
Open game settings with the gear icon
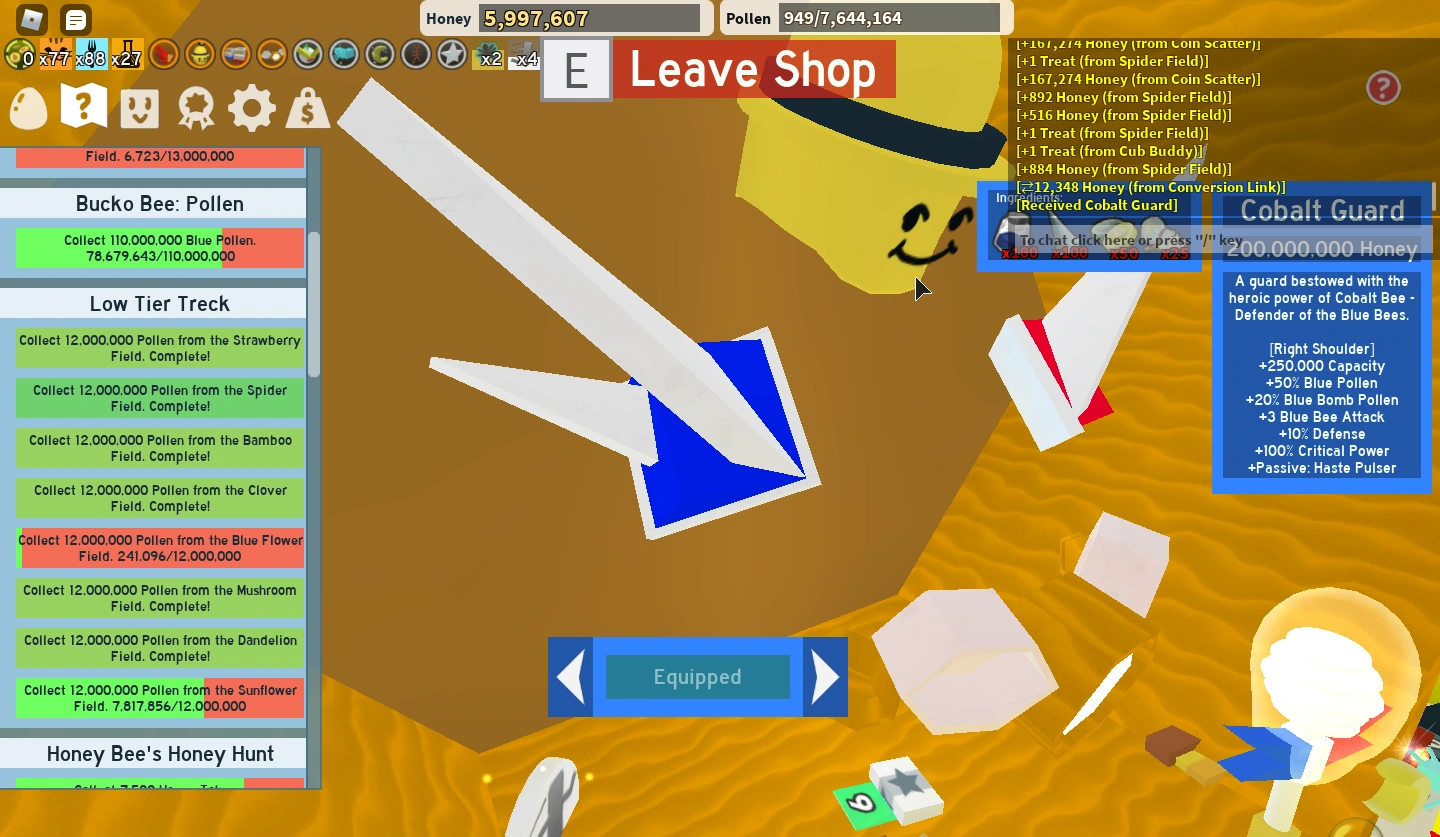251,107
